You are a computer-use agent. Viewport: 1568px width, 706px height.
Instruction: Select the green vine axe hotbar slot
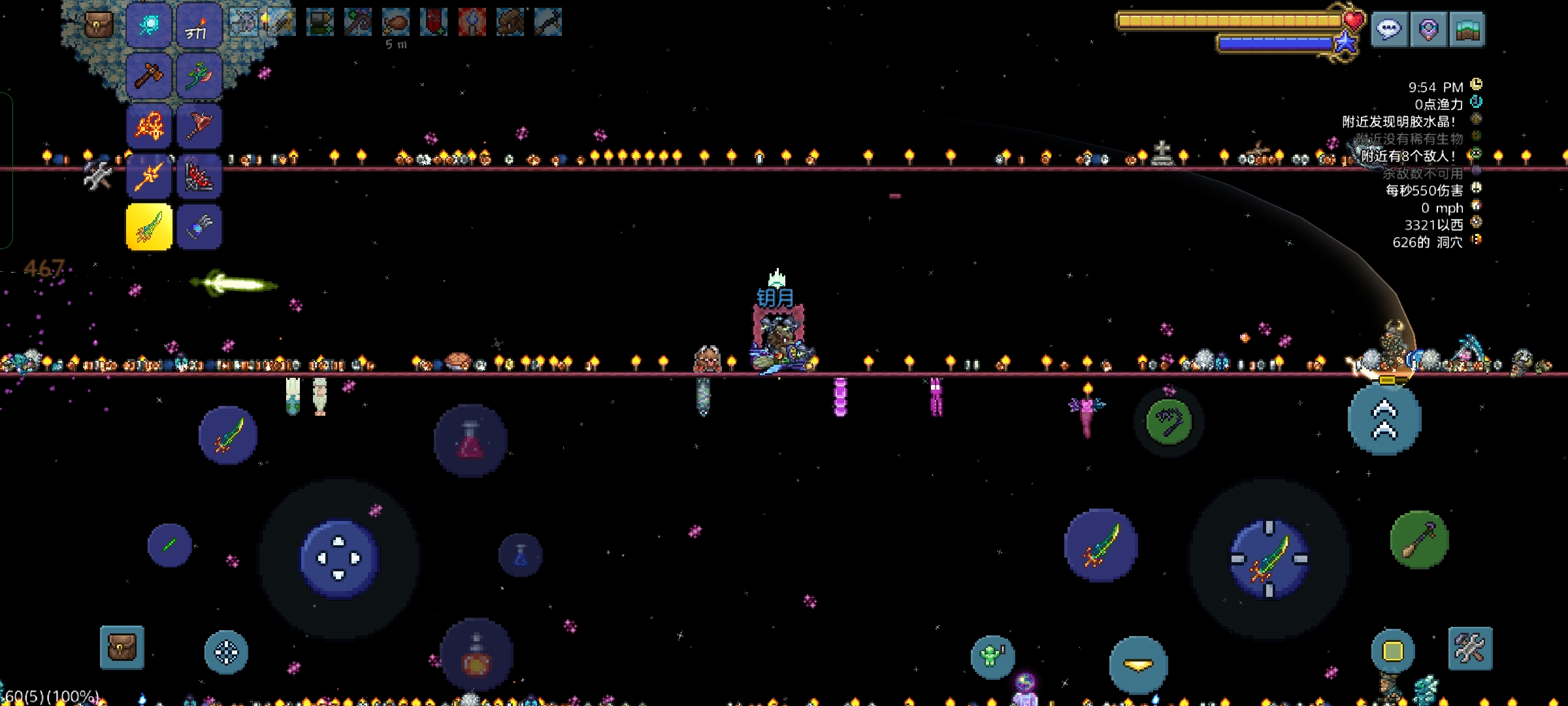click(199, 76)
